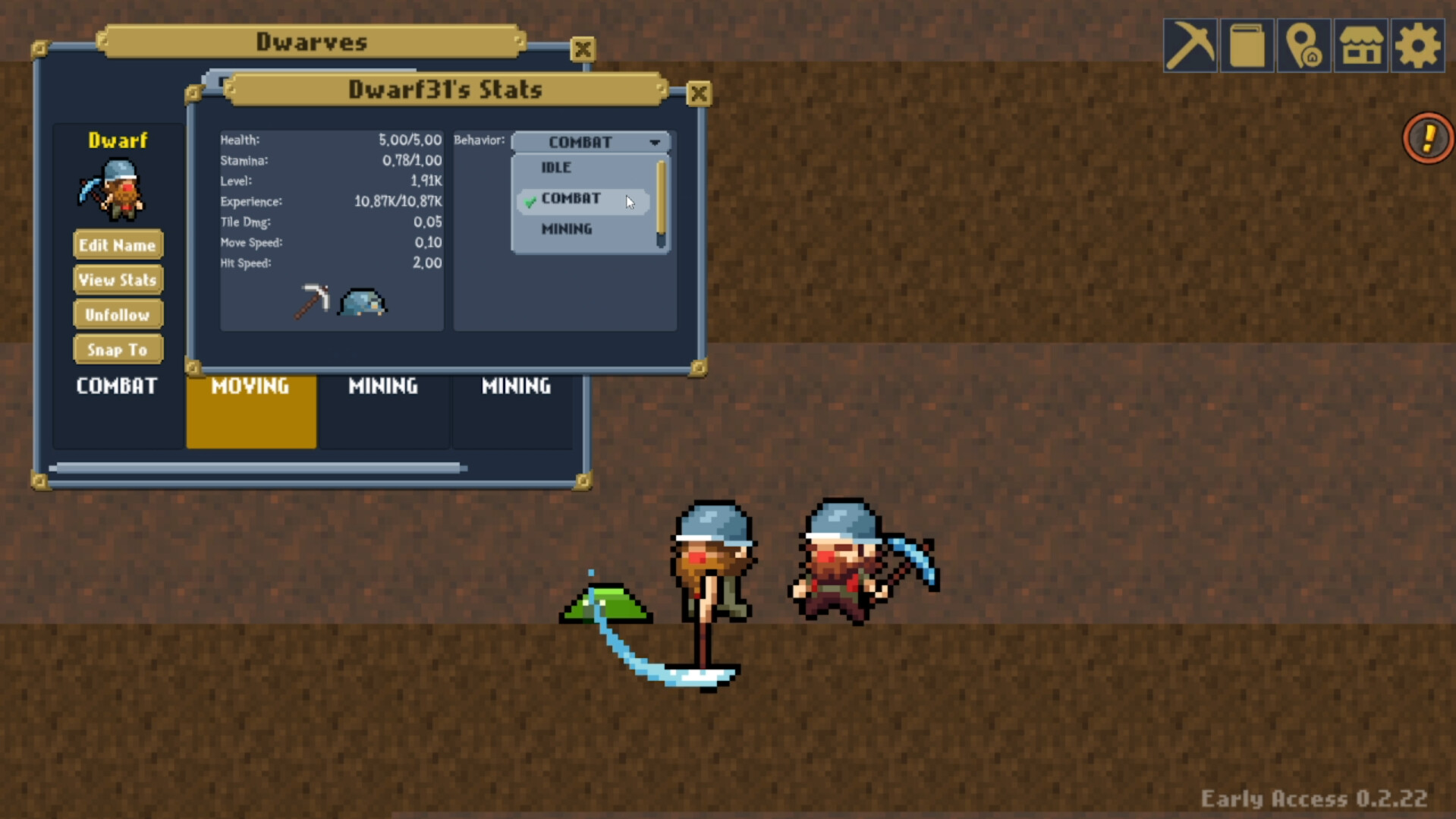Open the shop icon in top toolbar
This screenshot has height=819, width=1456.
pos(1360,45)
